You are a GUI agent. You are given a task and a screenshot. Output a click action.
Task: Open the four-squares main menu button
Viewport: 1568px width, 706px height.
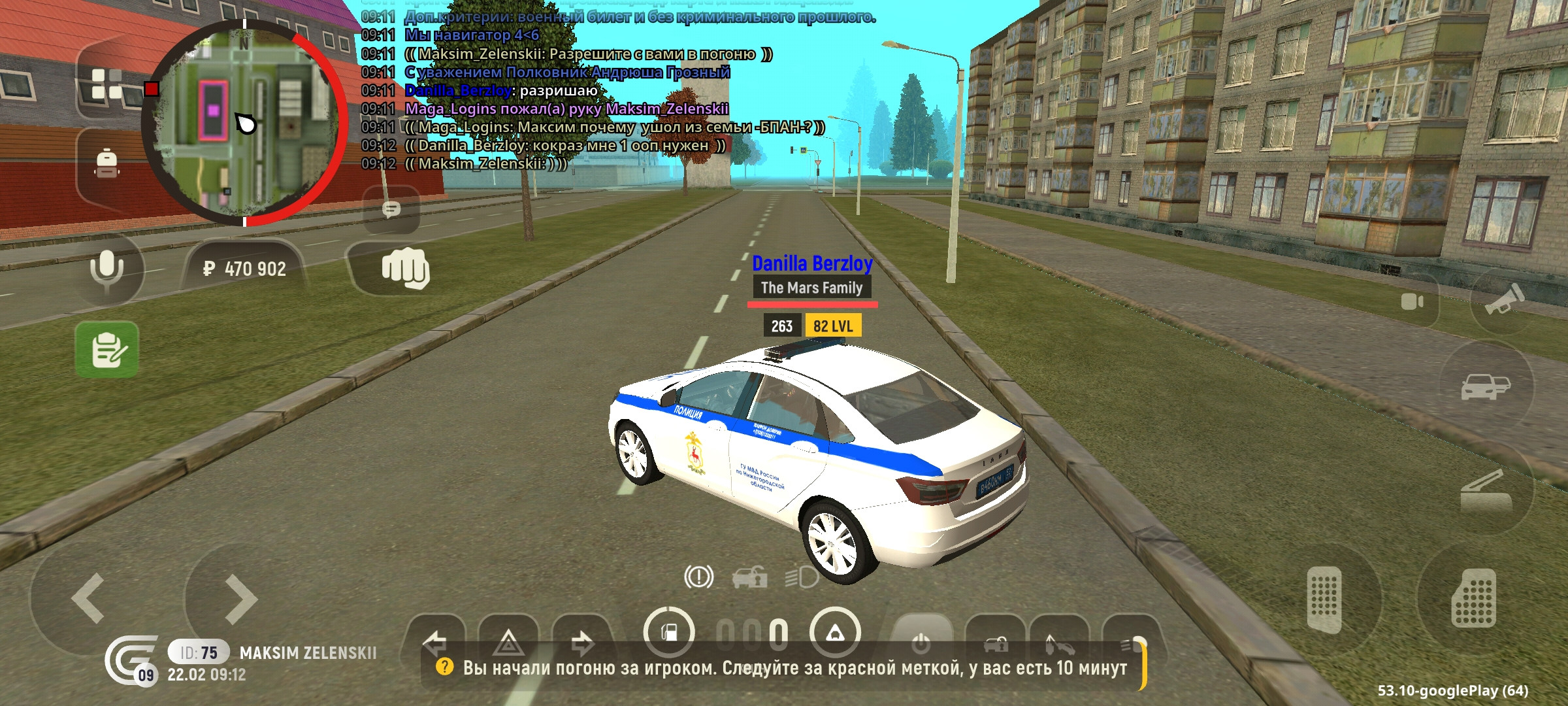(106, 85)
